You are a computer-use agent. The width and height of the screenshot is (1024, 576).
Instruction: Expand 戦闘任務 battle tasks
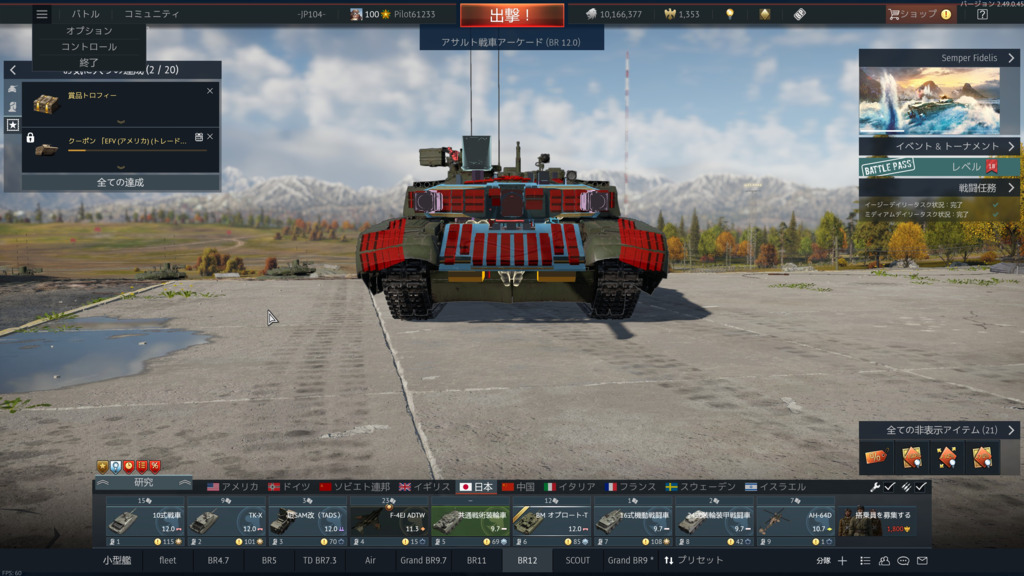point(939,187)
